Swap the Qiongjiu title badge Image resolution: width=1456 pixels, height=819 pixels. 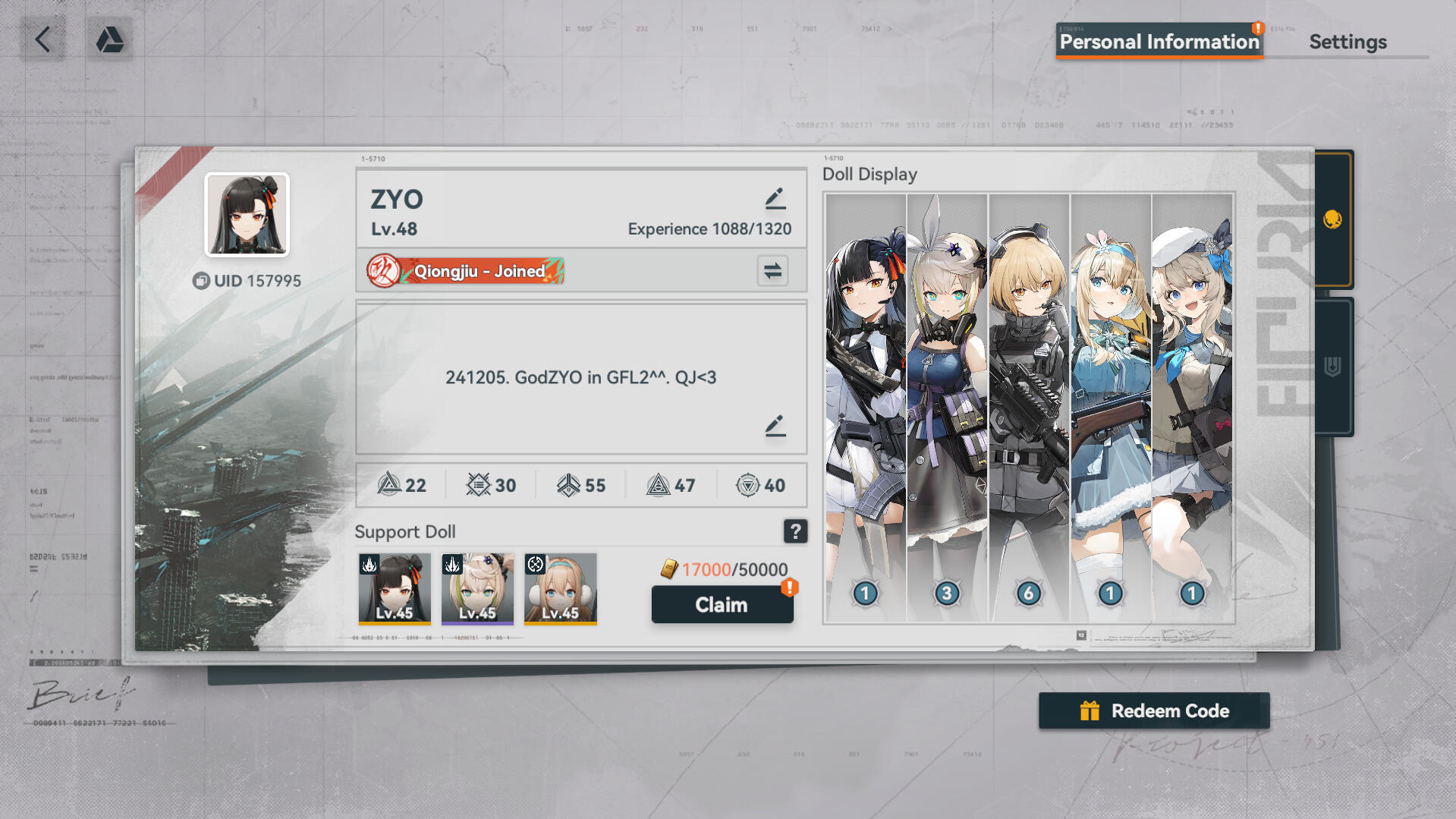tap(772, 271)
